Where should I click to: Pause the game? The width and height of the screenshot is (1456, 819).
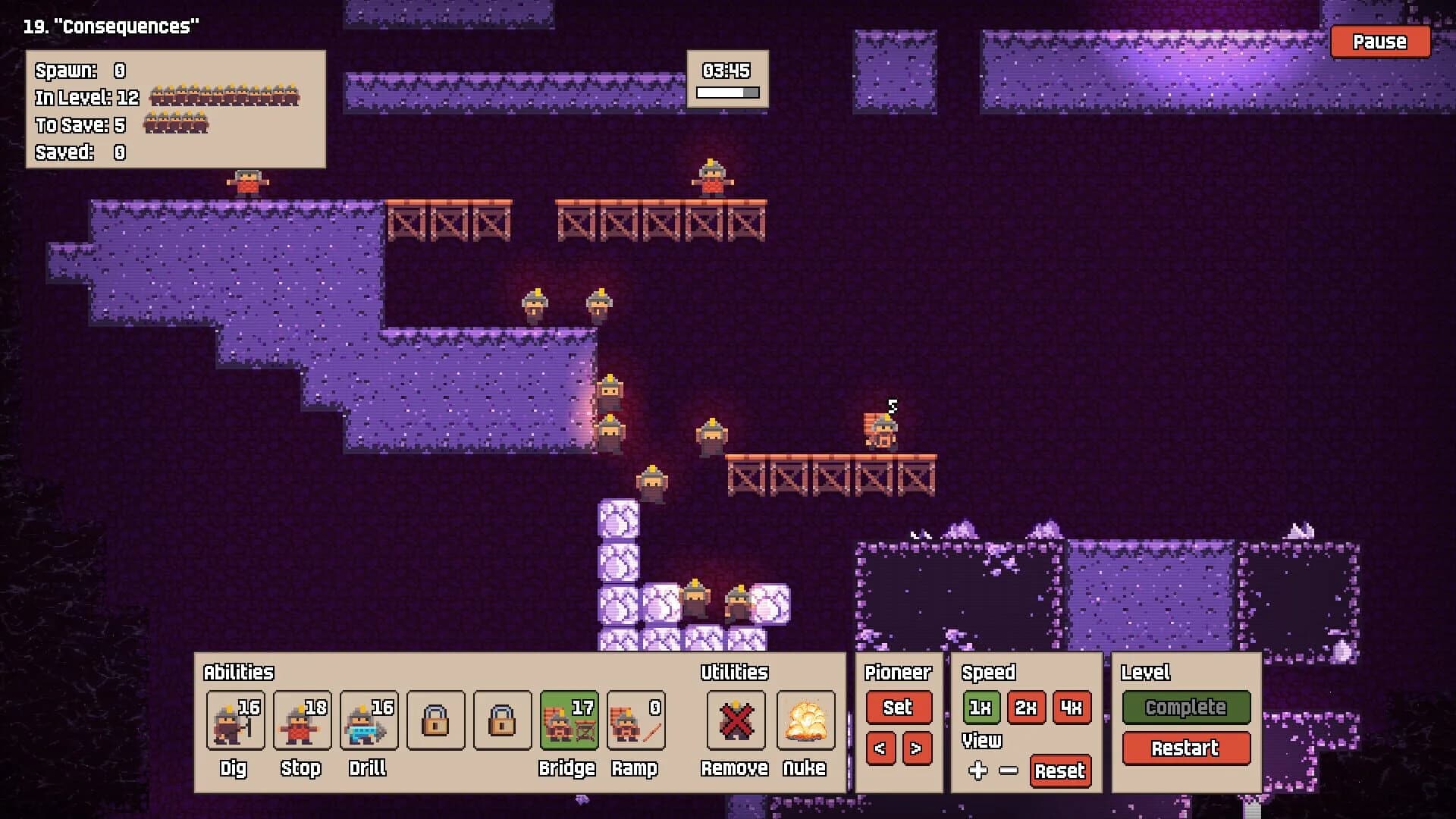pyautogui.click(x=1379, y=42)
